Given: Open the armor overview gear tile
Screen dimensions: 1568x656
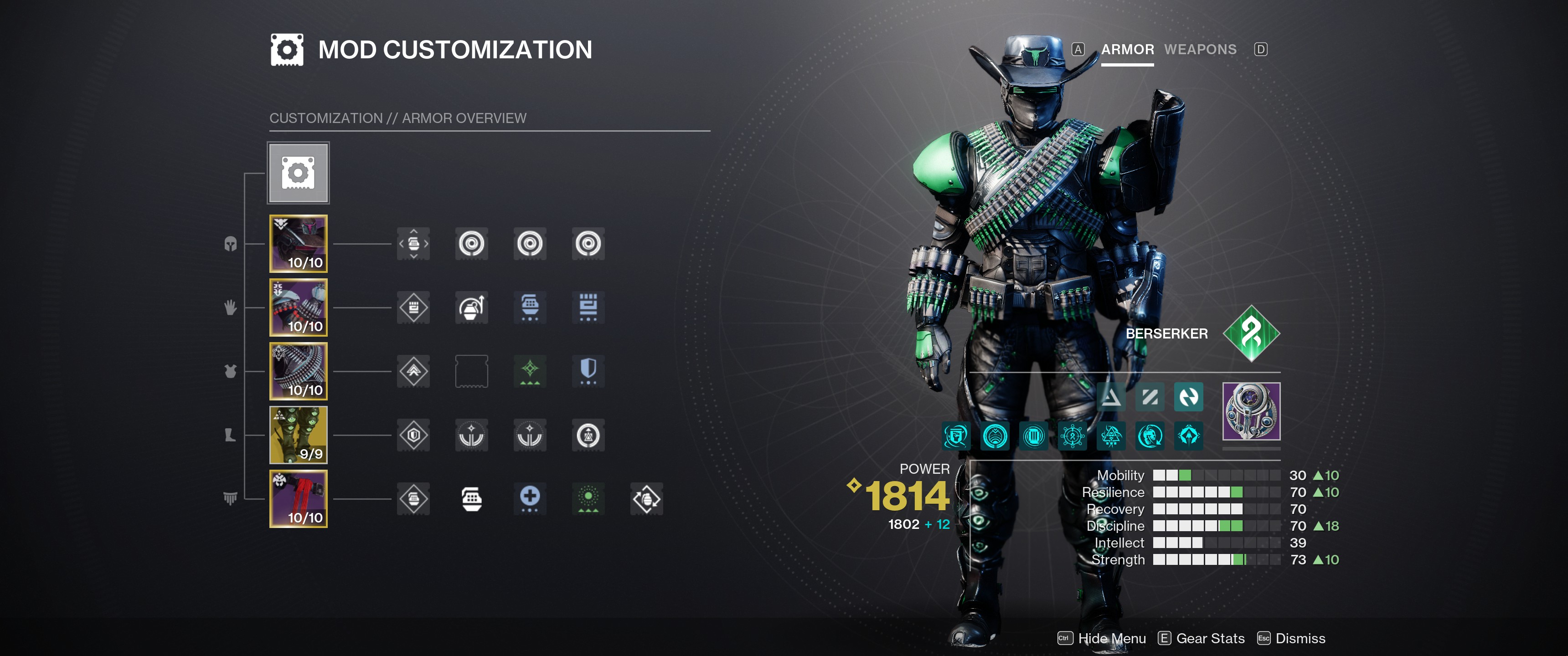Looking at the screenshot, I should click(298, 173).
